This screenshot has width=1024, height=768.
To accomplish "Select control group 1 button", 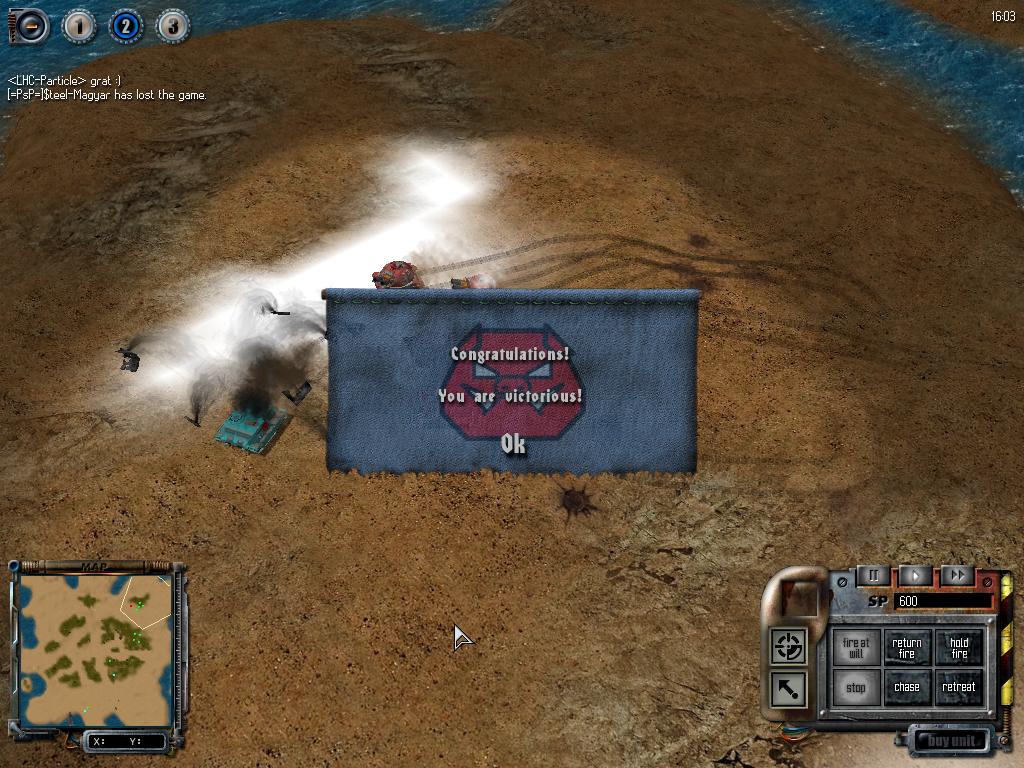I will click(x=79, y=25).
